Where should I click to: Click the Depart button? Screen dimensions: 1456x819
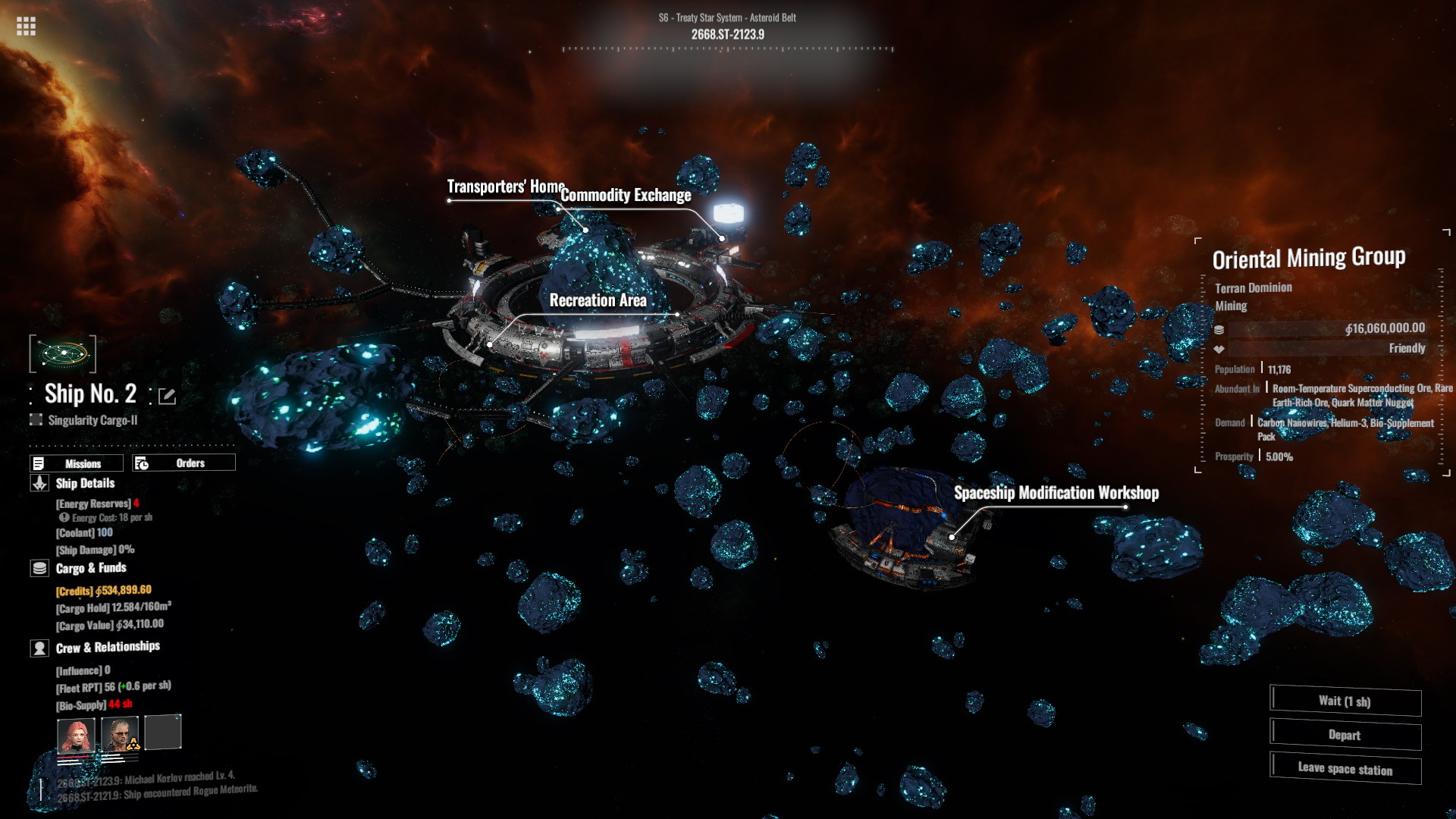click(x=1345, y=735)
